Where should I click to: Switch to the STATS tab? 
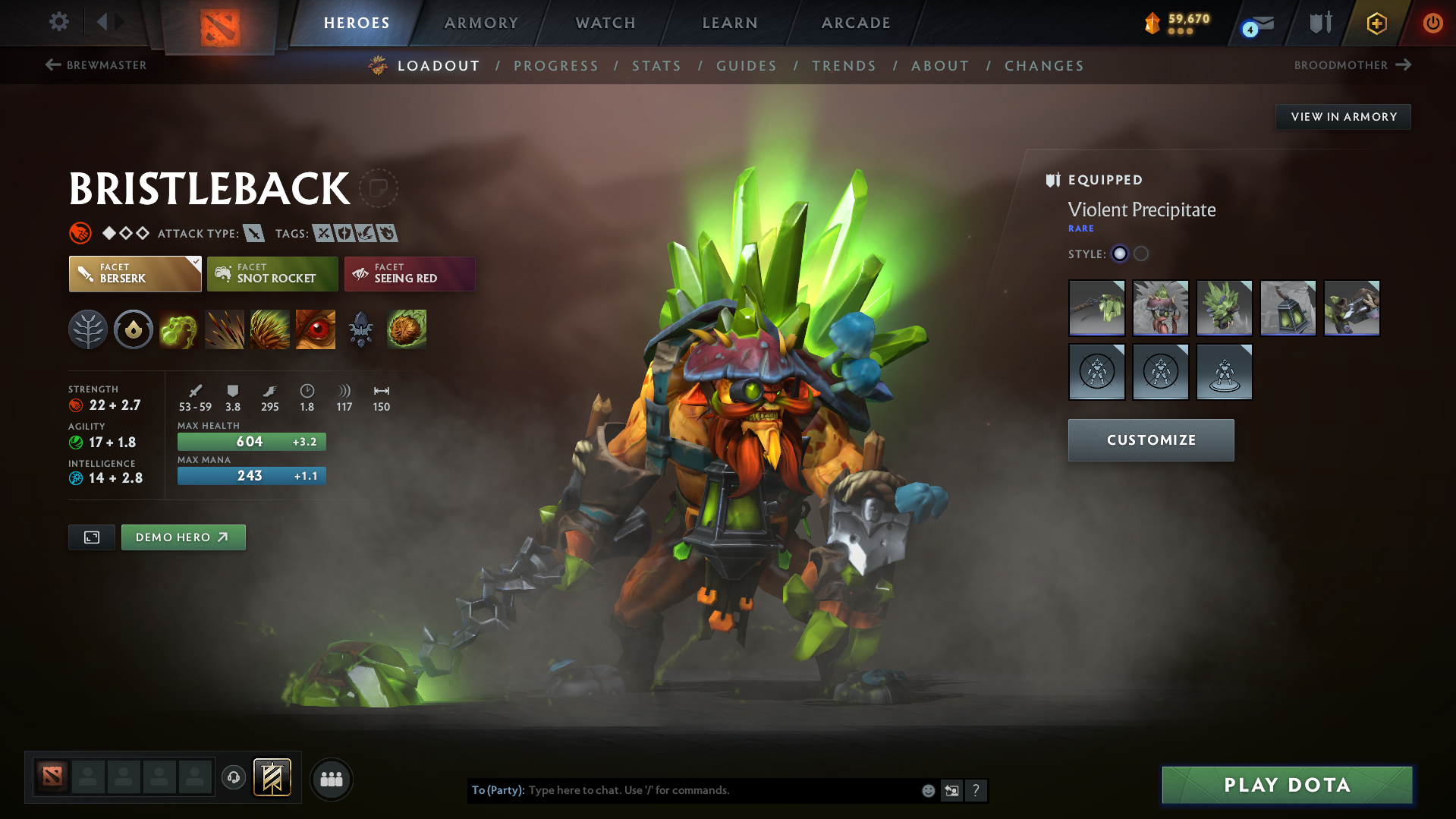[656, 66]
